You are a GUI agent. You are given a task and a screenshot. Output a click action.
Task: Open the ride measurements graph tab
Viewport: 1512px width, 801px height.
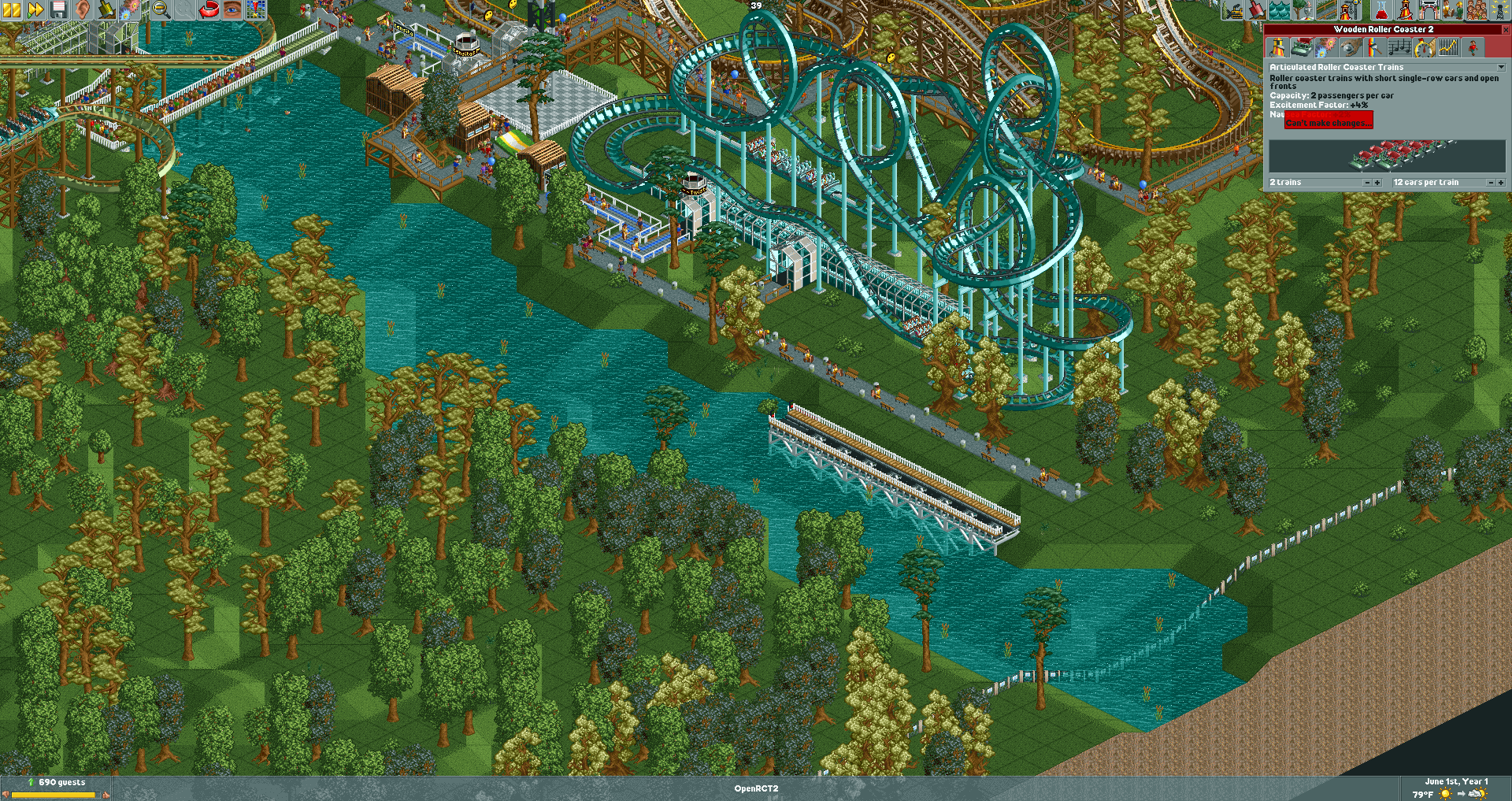pyautogui.click(x=1447, y=47)
